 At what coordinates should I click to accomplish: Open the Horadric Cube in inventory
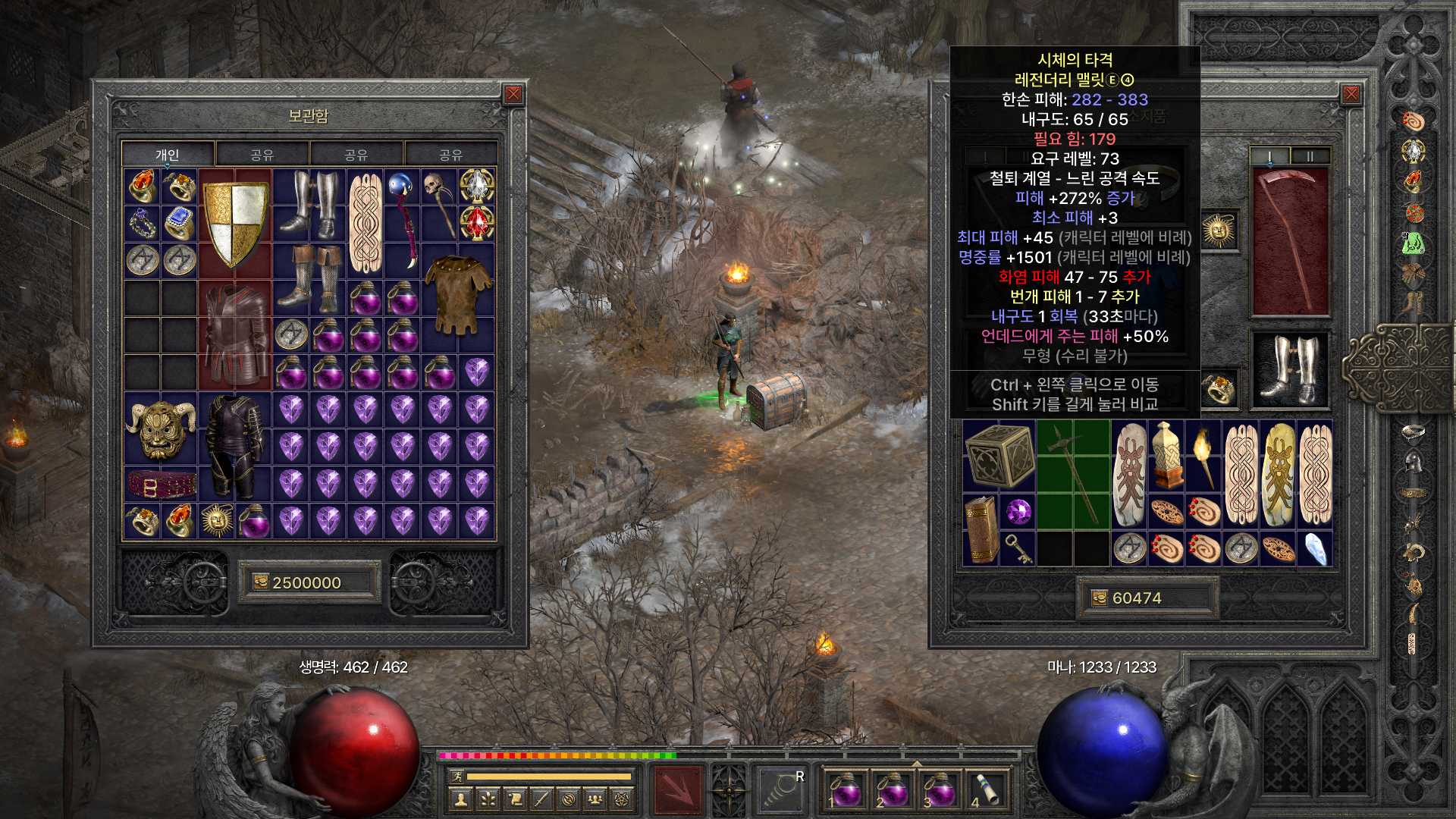click(x=999, y=455)
